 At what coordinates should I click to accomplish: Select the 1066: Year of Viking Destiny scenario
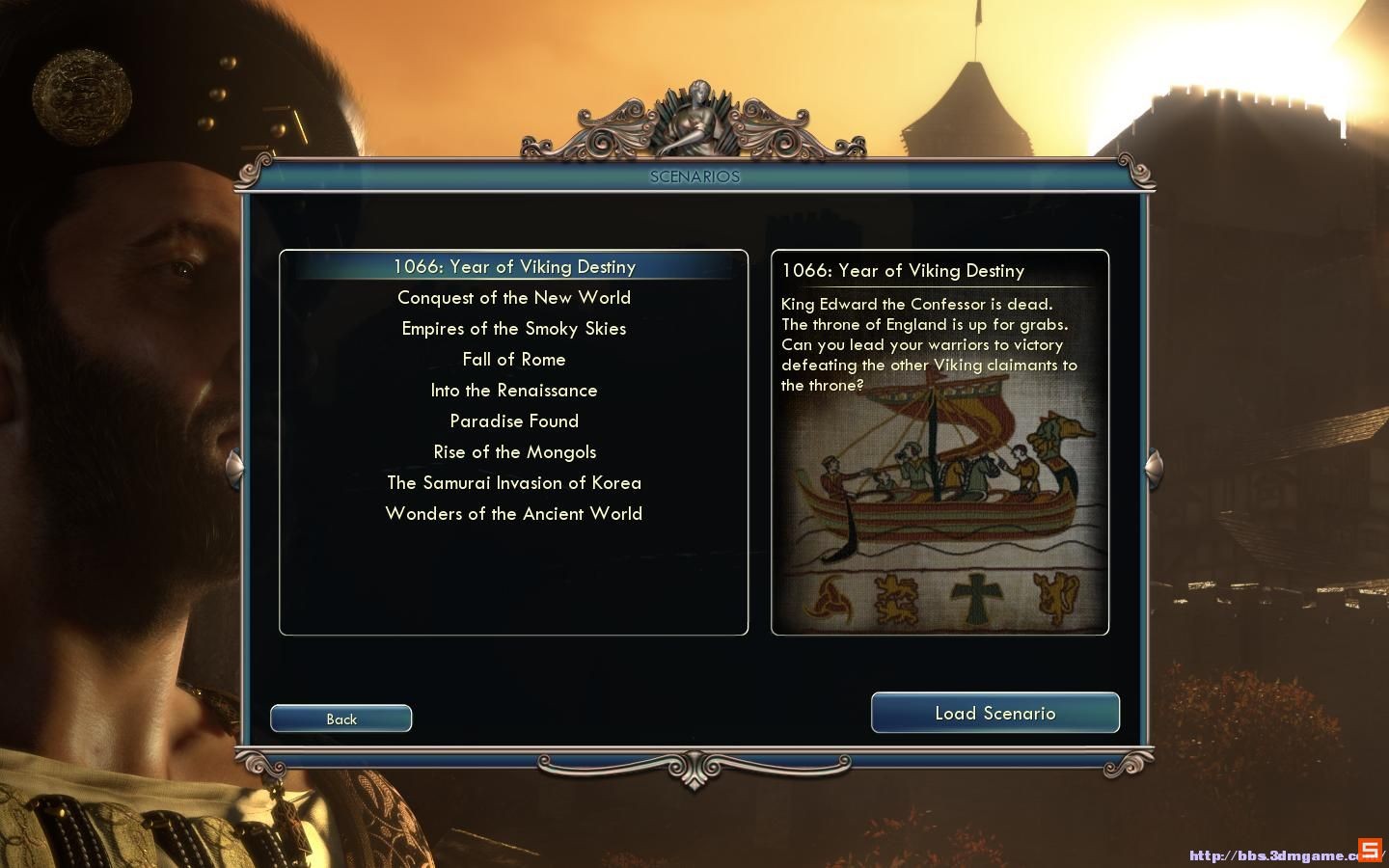tap(513, 267)
